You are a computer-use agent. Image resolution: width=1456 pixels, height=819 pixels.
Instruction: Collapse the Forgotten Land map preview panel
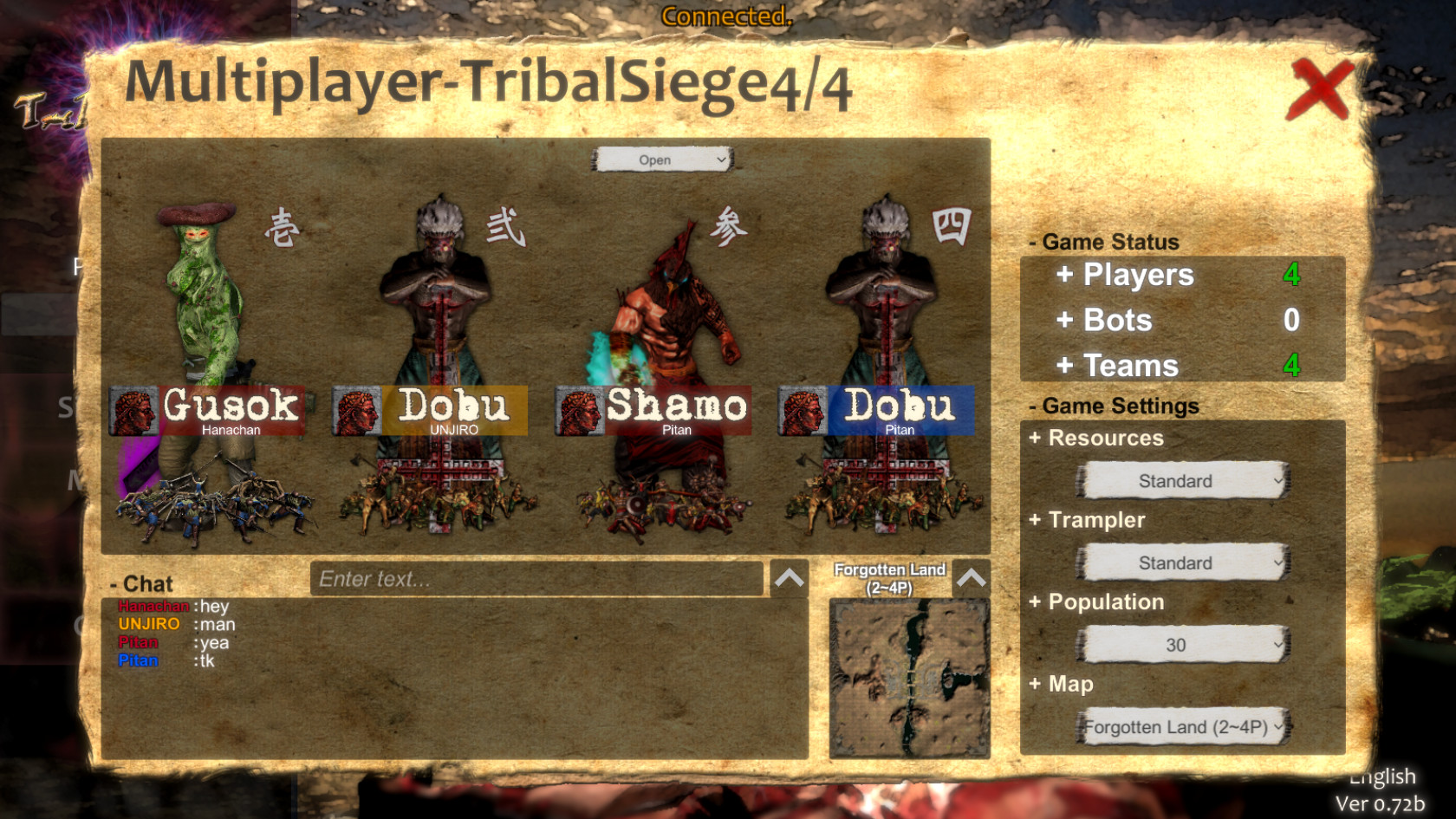[972, 578]
